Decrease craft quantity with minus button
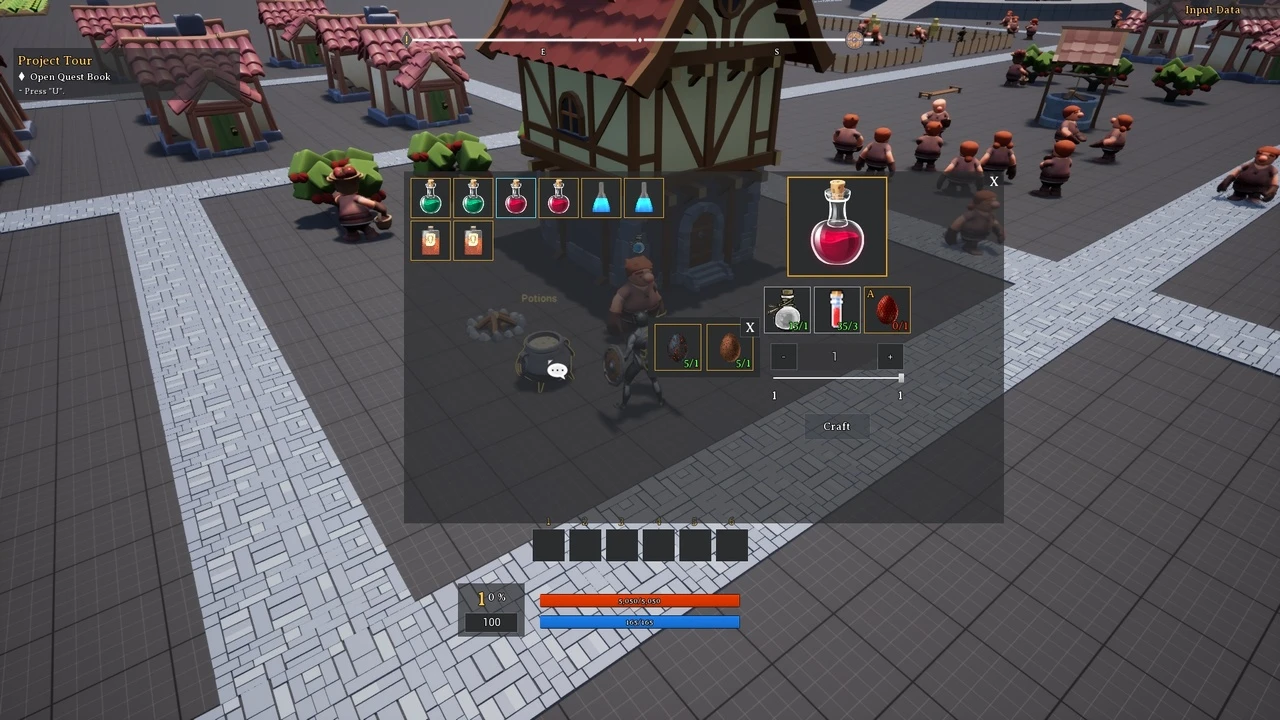This screenshot has height=720, width=1280. click(x=784, y=357)
